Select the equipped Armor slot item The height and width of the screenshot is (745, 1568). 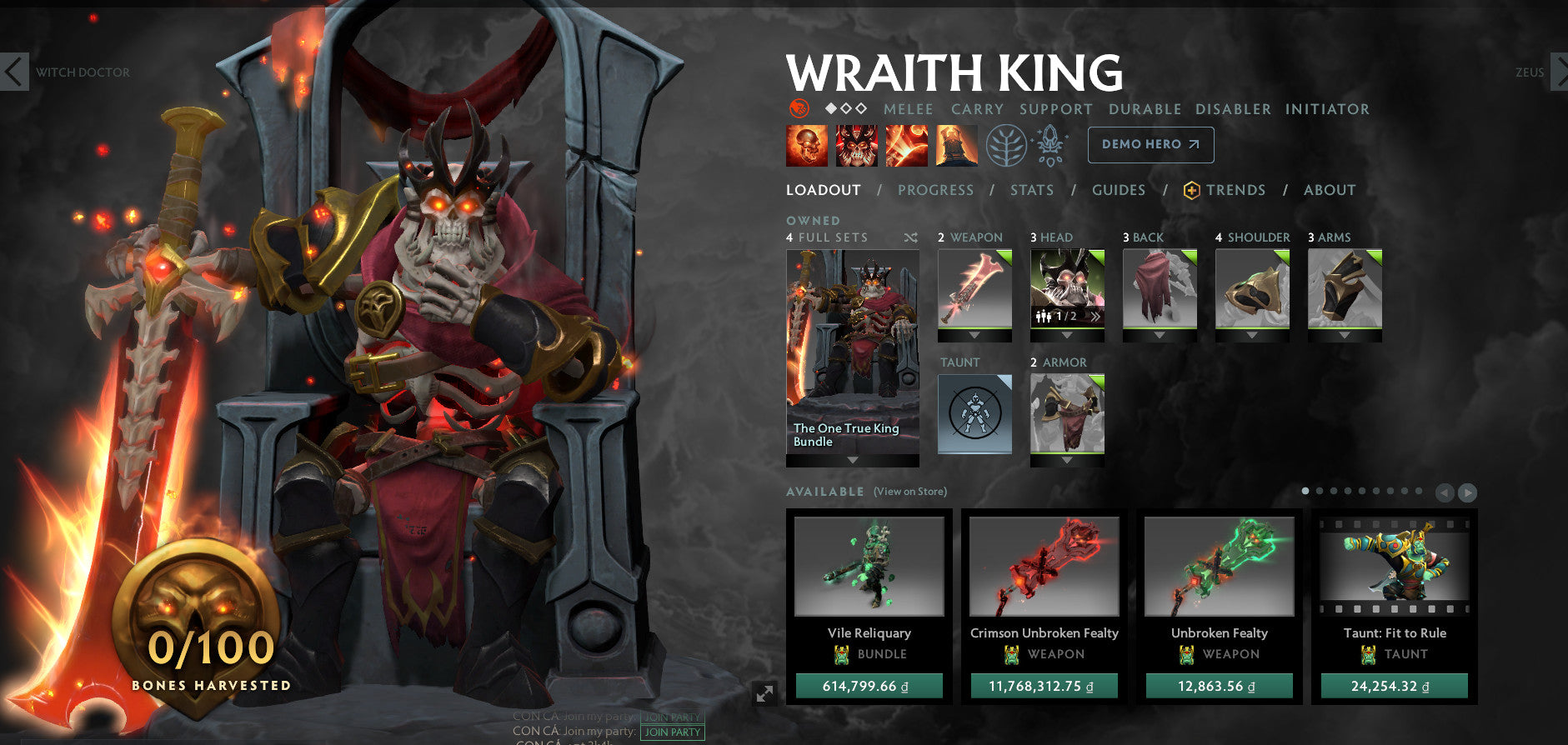[x=1067, y=412]
